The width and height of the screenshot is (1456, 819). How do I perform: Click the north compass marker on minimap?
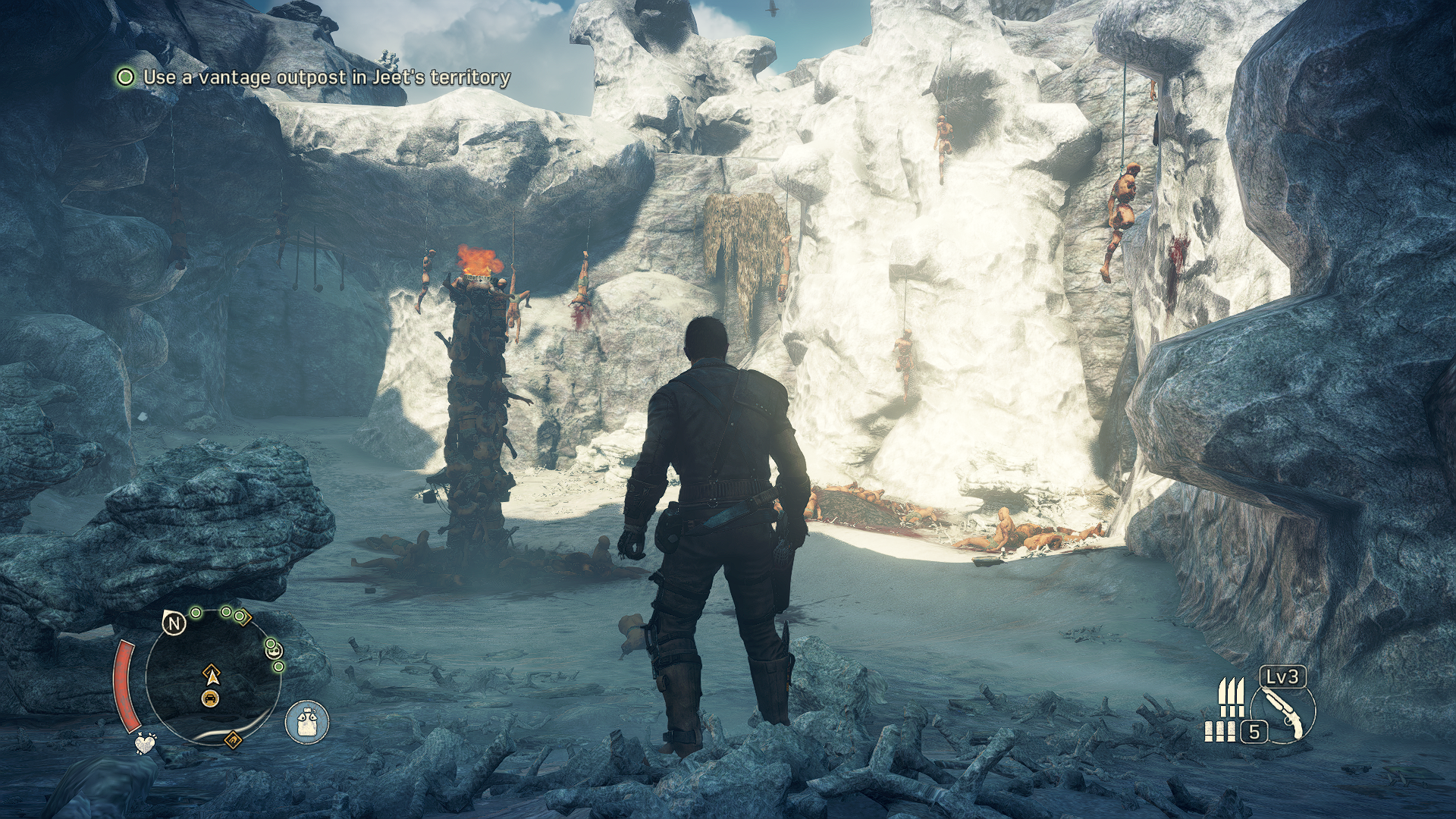point(174,623)
